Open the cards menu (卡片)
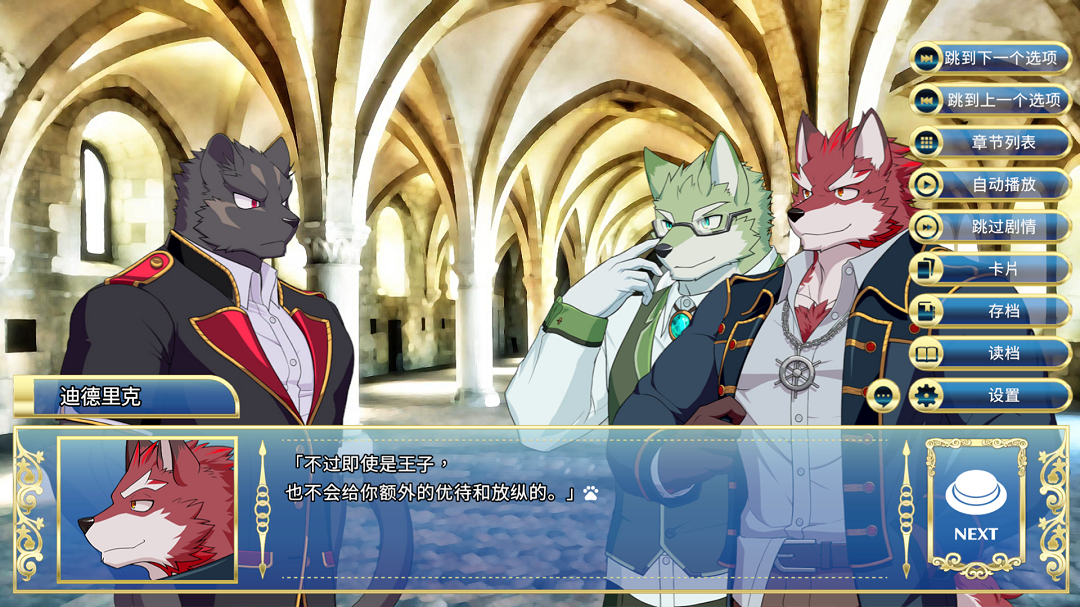The image size is (1080, 607). [x=990, y=268]
